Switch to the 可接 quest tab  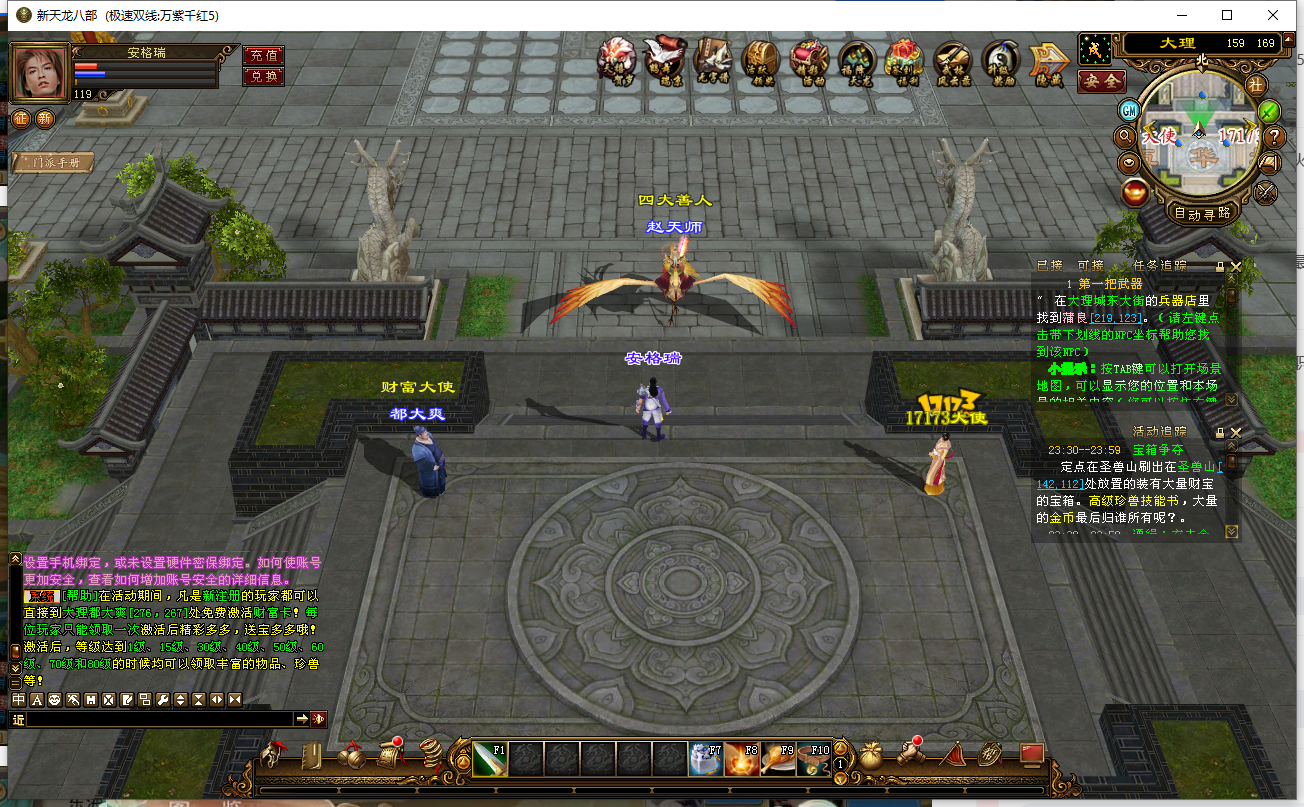click(1090, 266)
